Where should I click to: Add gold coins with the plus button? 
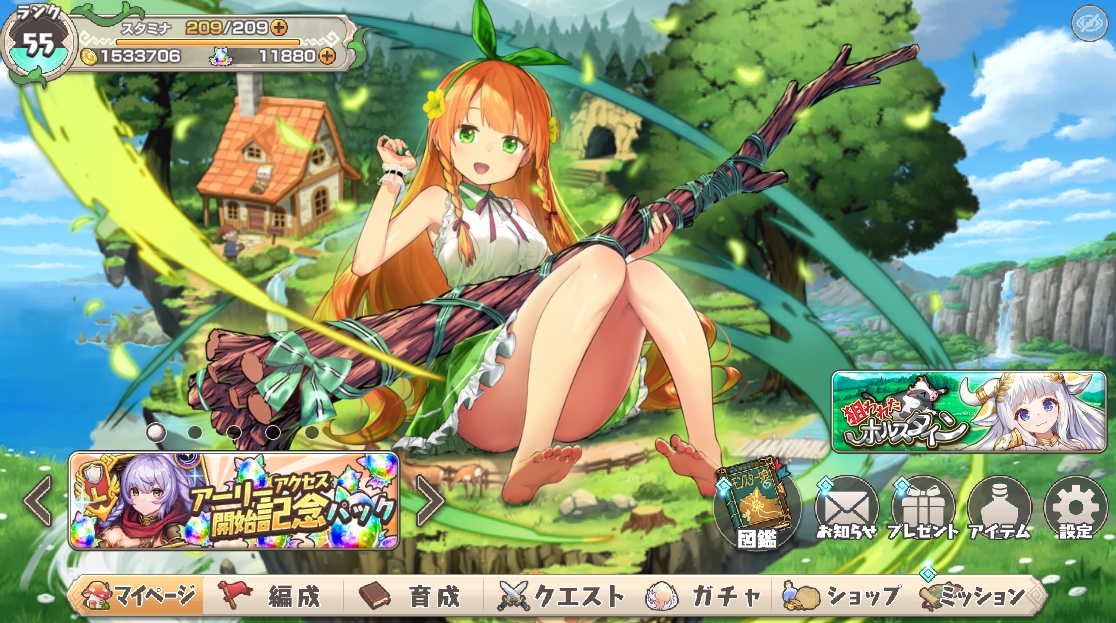[x=194, y=56]
